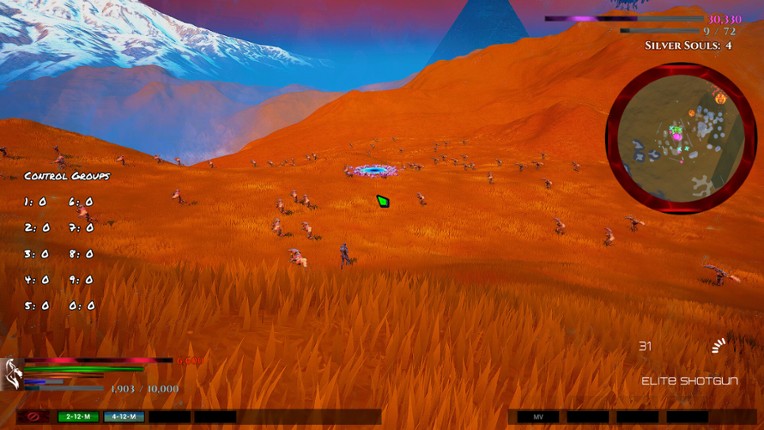Activate the MV slot
The image size is (764, 430).
(x=538, y=416)
